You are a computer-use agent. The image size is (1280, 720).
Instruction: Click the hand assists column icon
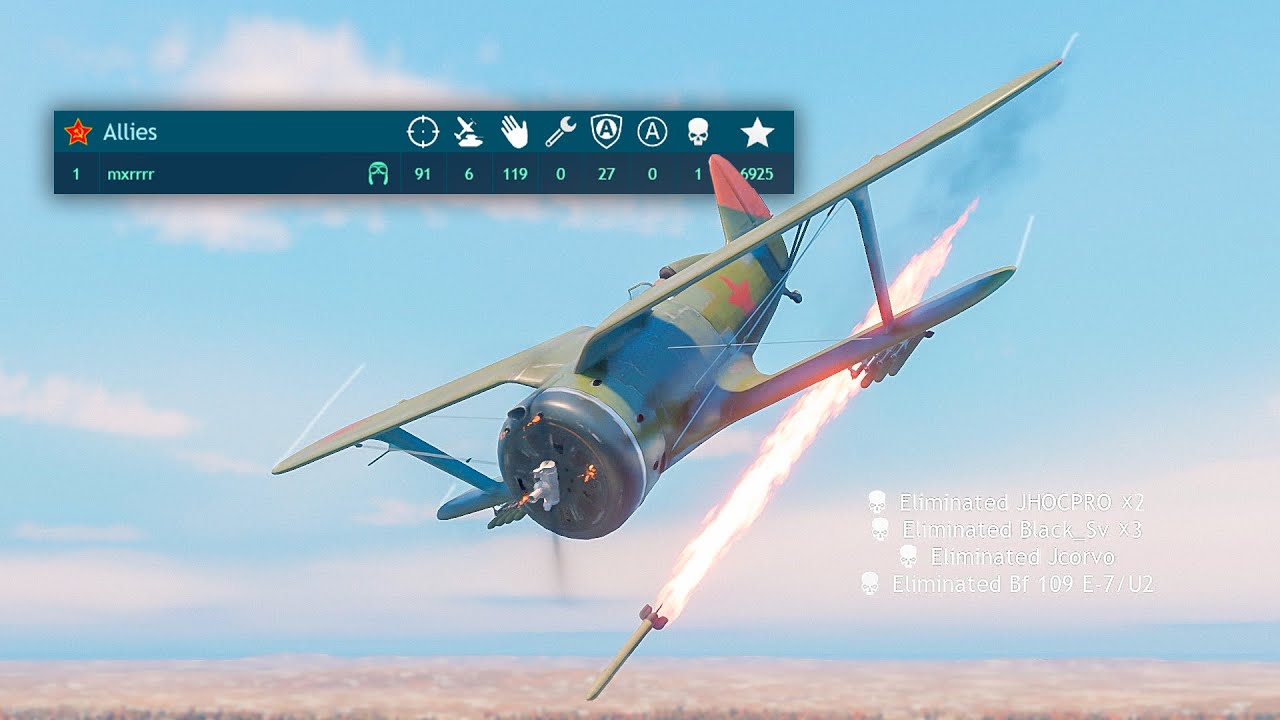pos(514,132)
